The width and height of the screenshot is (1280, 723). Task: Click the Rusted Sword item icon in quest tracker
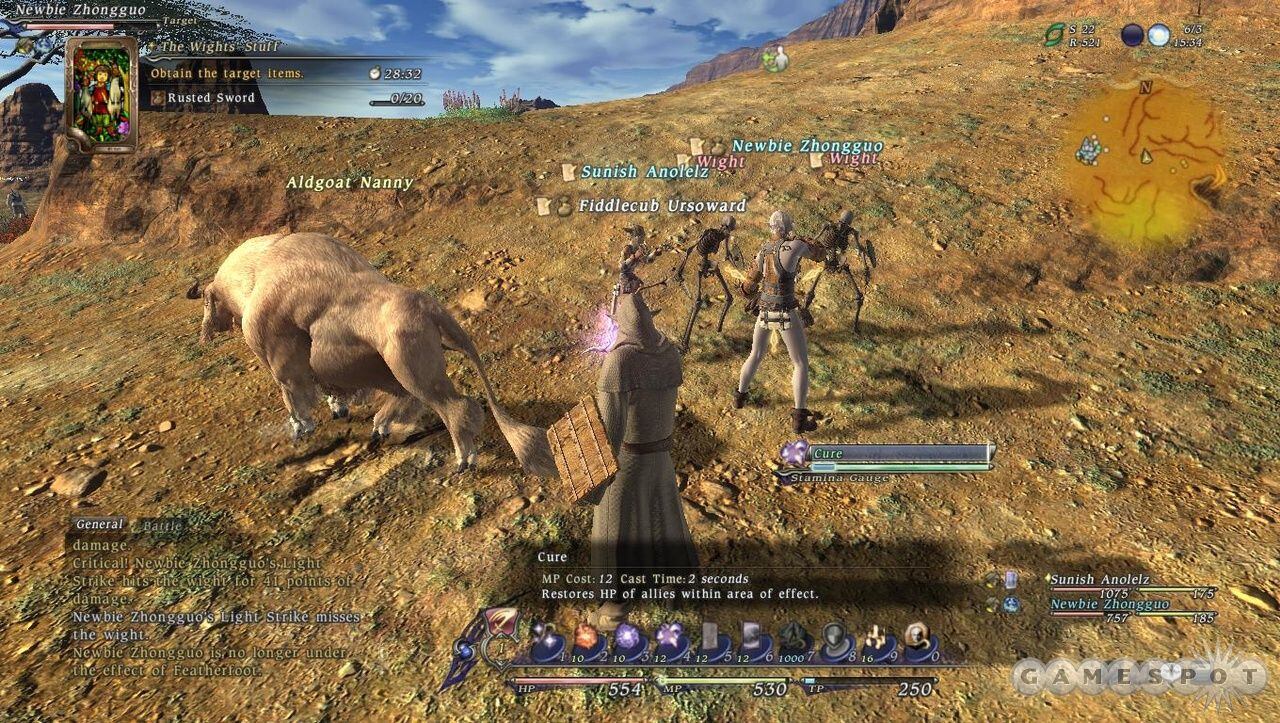click(x=156, y=98)
